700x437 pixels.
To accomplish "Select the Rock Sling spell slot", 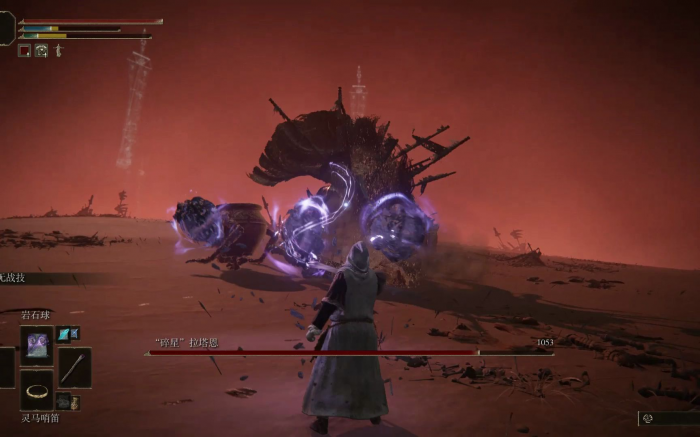I will (x=37, y=345).
